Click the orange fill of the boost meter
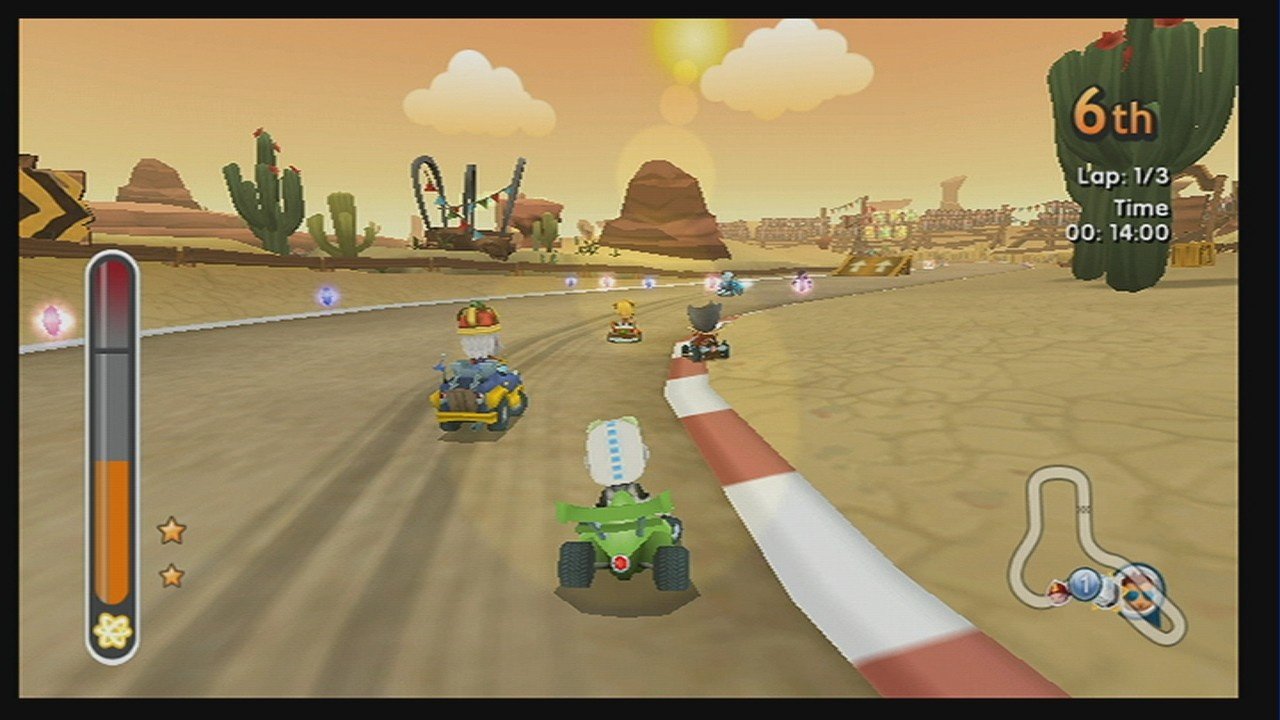The image size is (1280, 720). tap(112, 530)
